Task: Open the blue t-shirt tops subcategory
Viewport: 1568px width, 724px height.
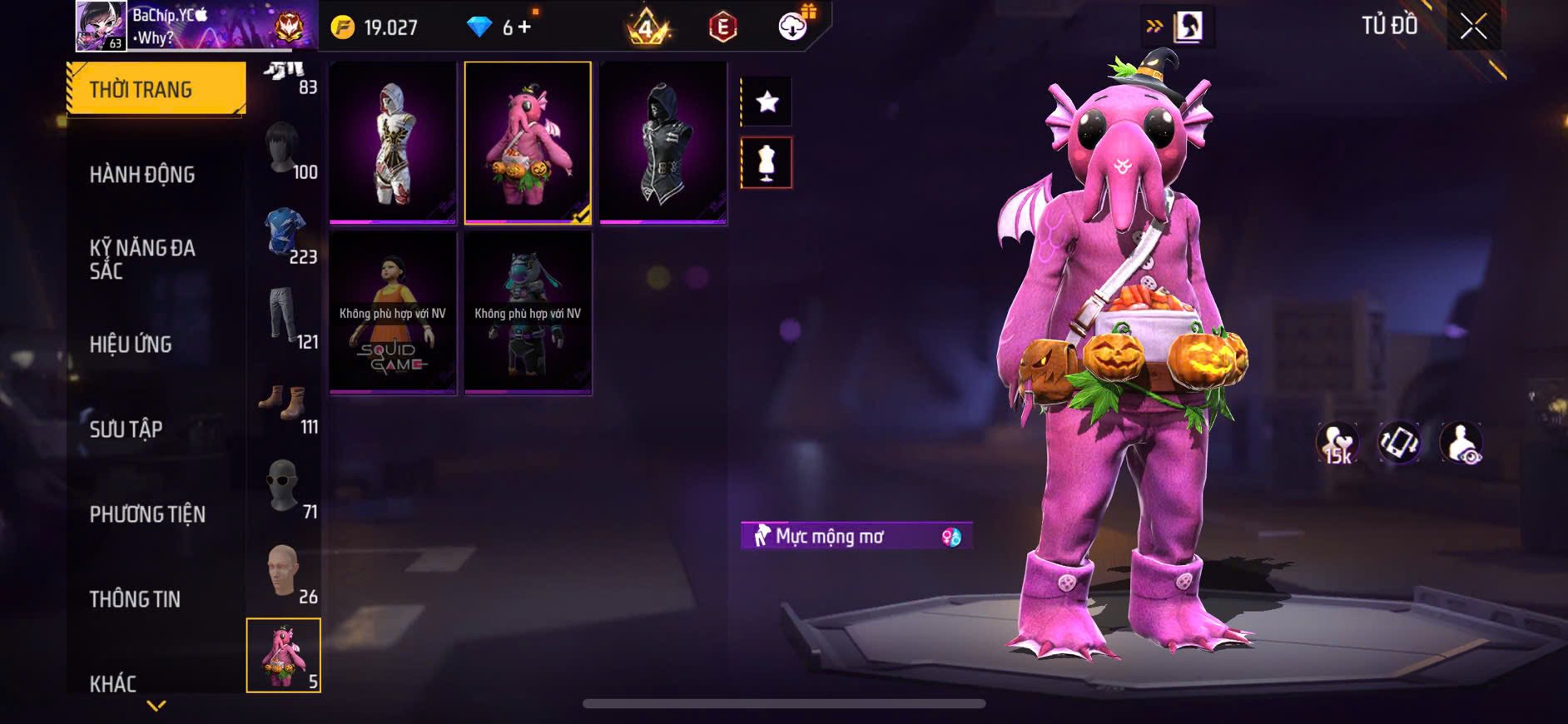Action: click(x=284, y=236)
